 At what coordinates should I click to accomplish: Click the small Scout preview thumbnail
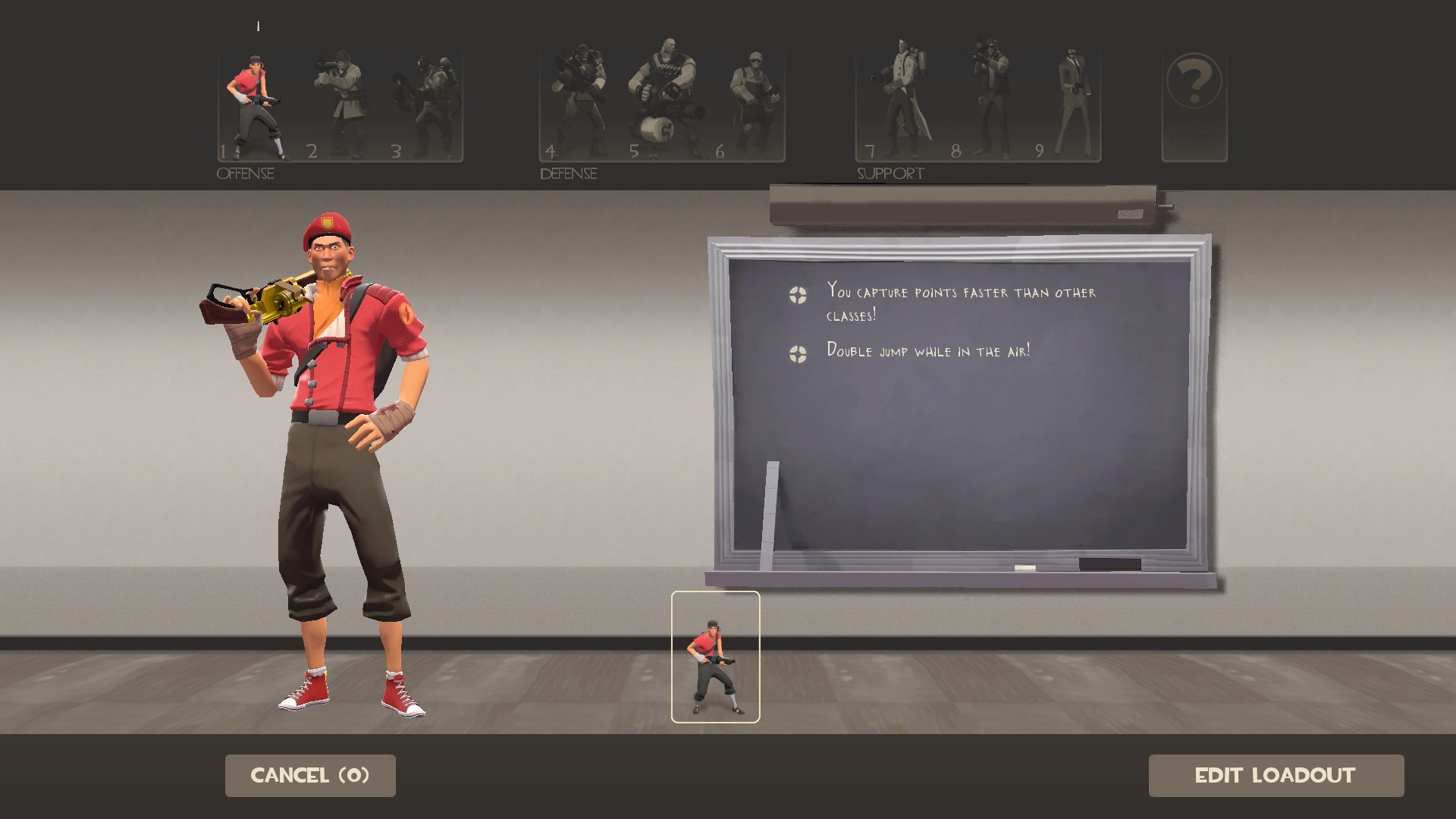coord(715,657)
